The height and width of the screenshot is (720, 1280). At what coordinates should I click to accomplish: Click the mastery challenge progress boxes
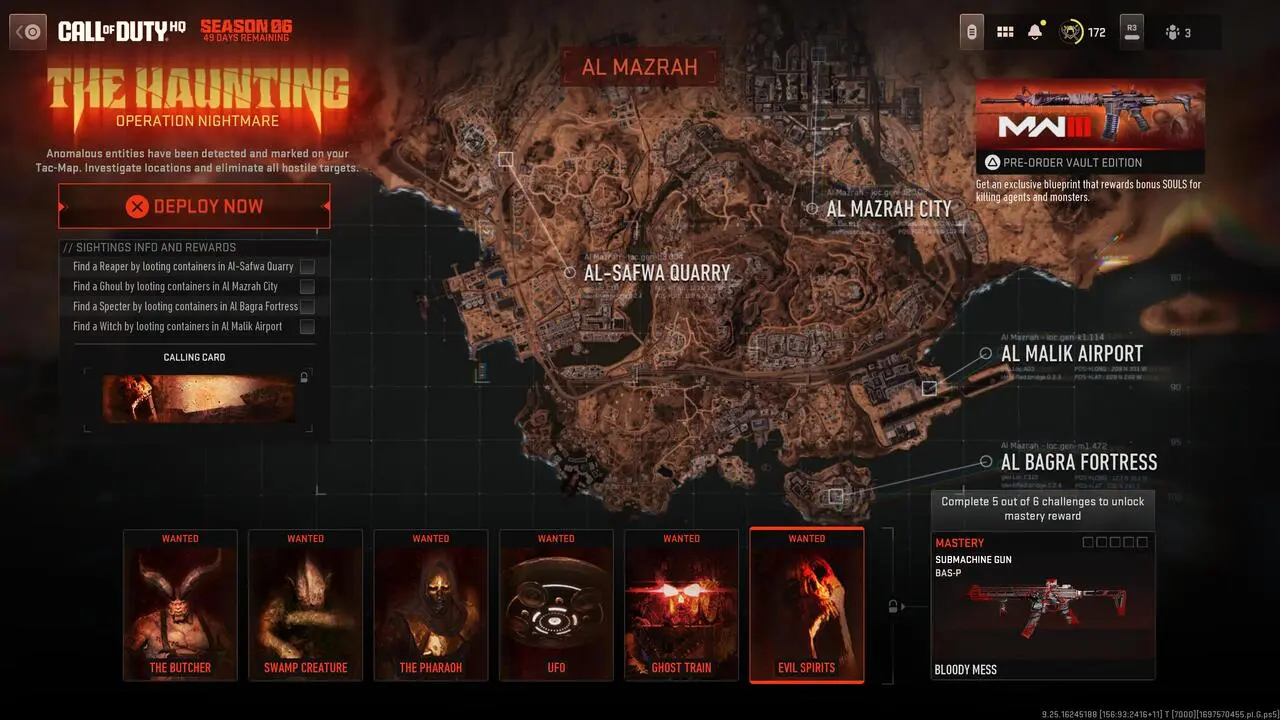pos(1113,542)
